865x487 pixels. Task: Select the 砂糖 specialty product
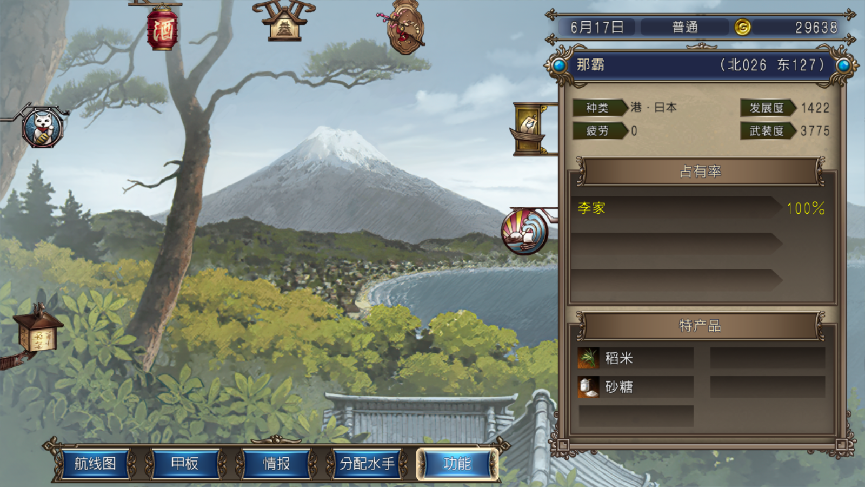(634, 386)
